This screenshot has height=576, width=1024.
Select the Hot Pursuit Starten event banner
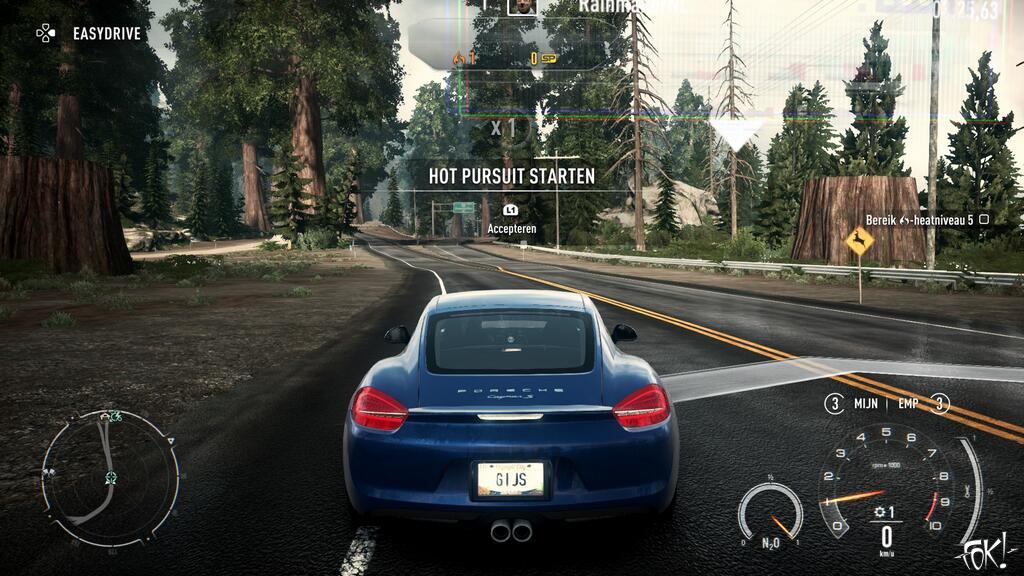tap(511, 176)
